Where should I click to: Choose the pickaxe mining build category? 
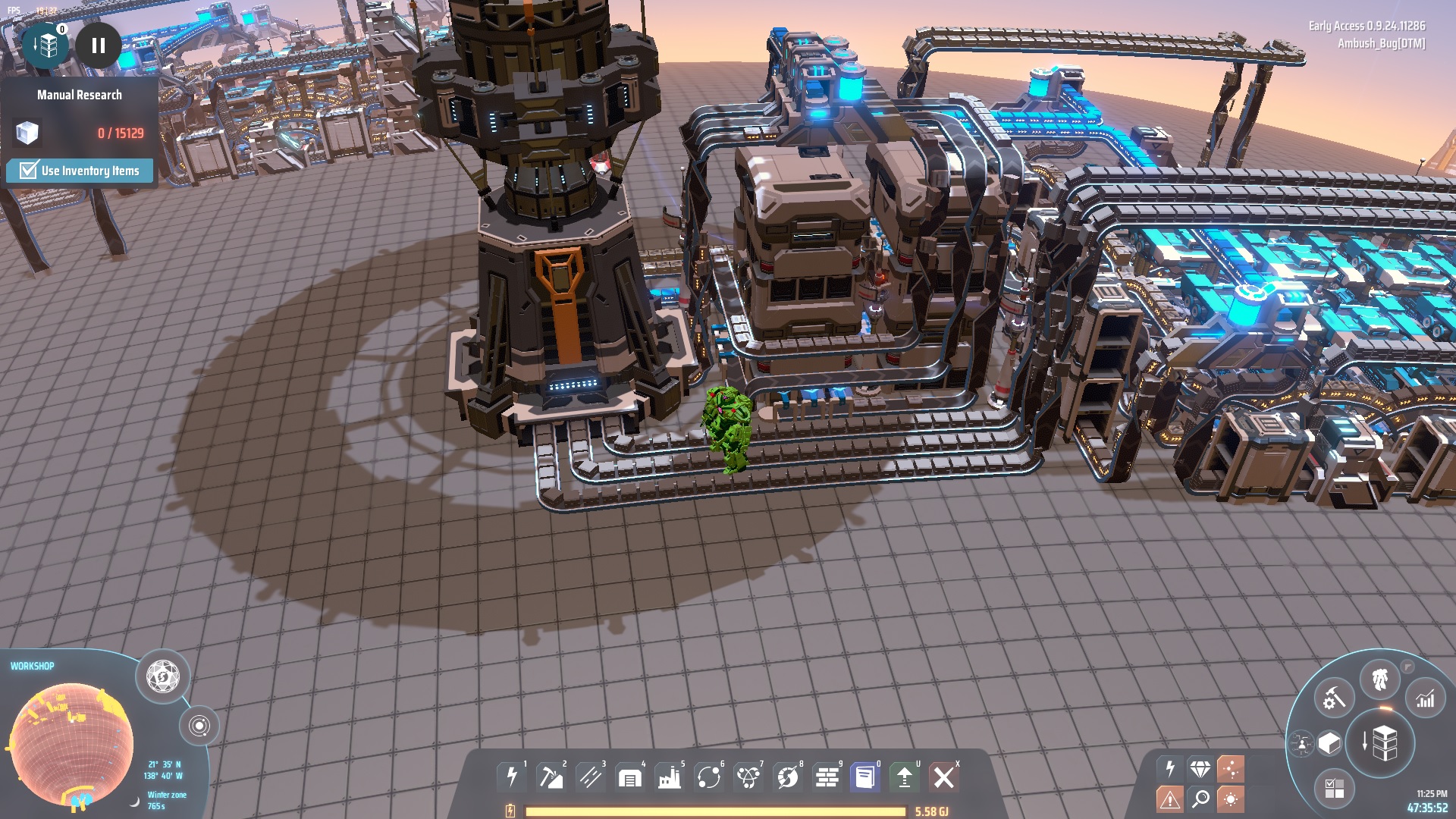pyautogui.click(x=551, y=777)
